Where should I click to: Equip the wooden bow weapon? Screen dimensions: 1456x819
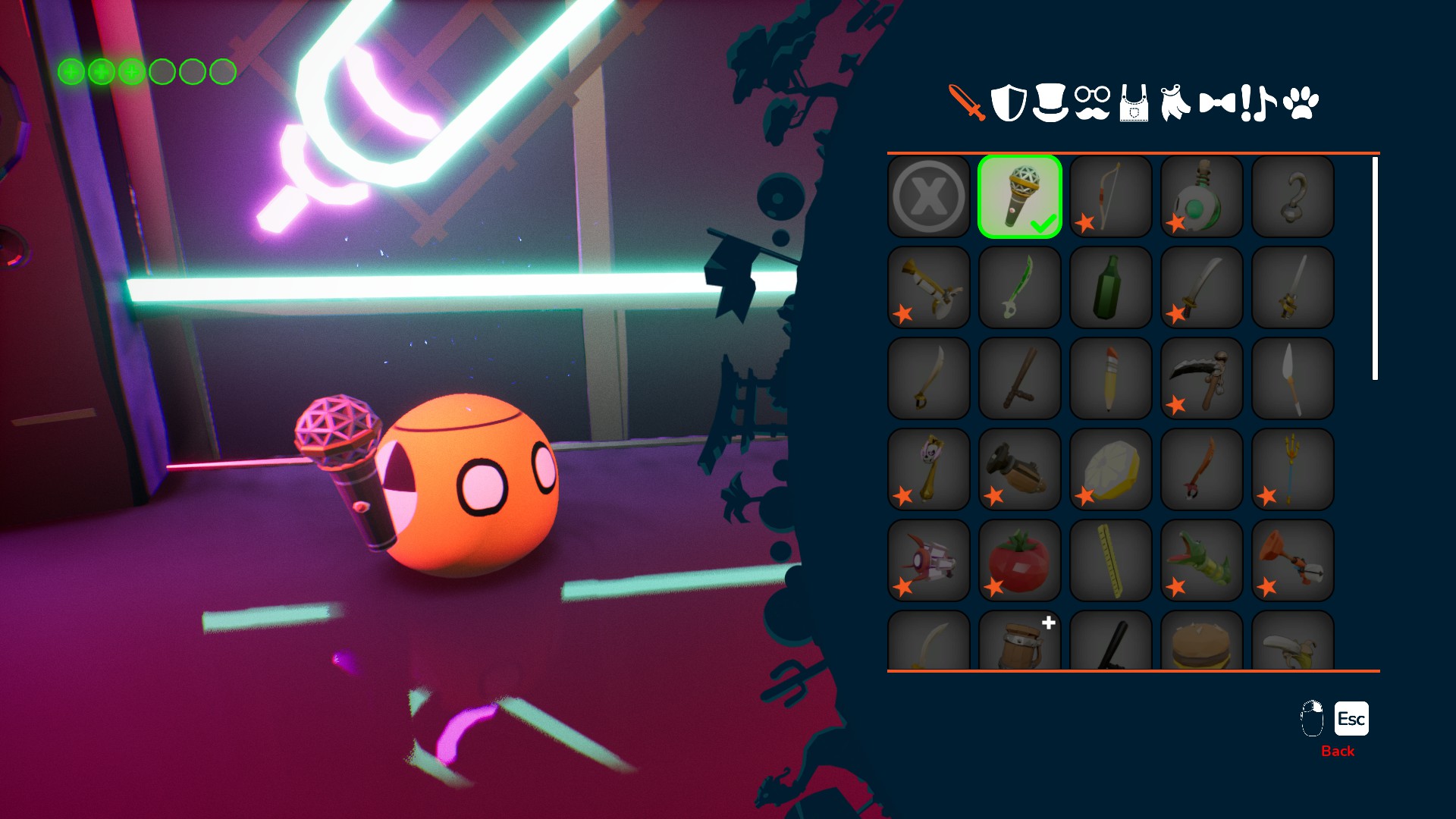[x=1111, y=196]
